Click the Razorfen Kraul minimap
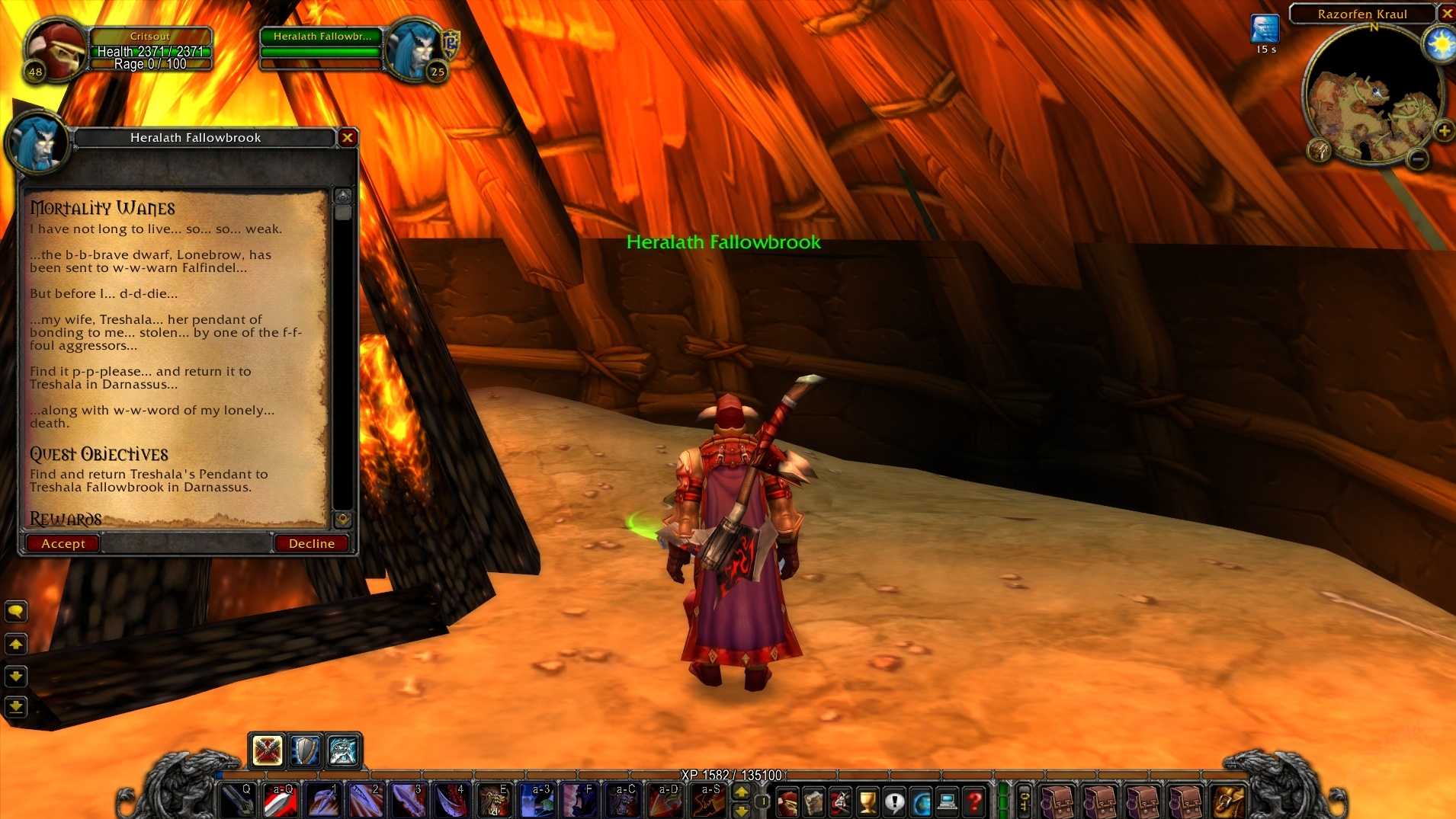Screen dimensions: 1456x819 point(1371,99)
